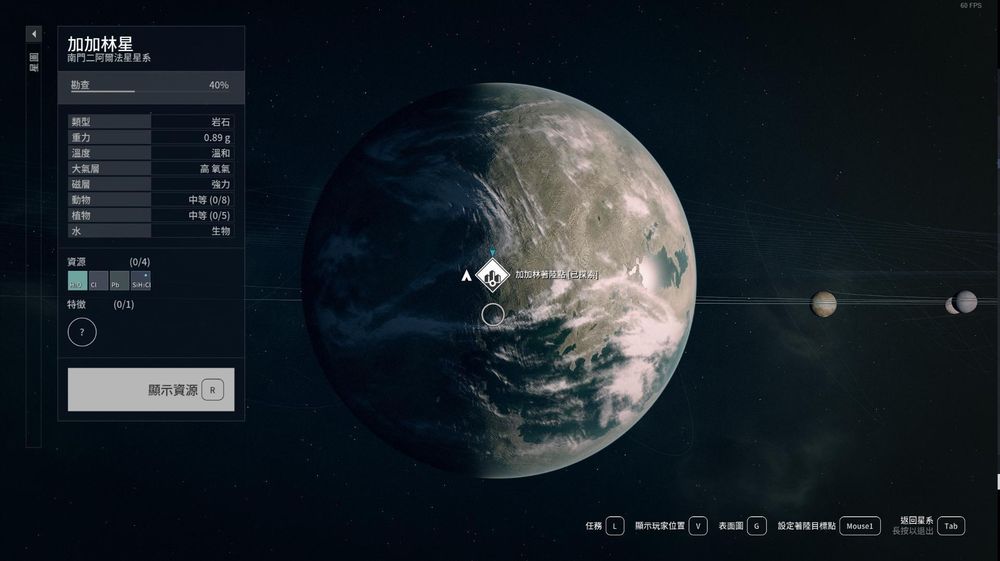The width and height of the screenshot is (1000, 561).
Task: Select the Cl resource tile
Action: click(98, 281)
